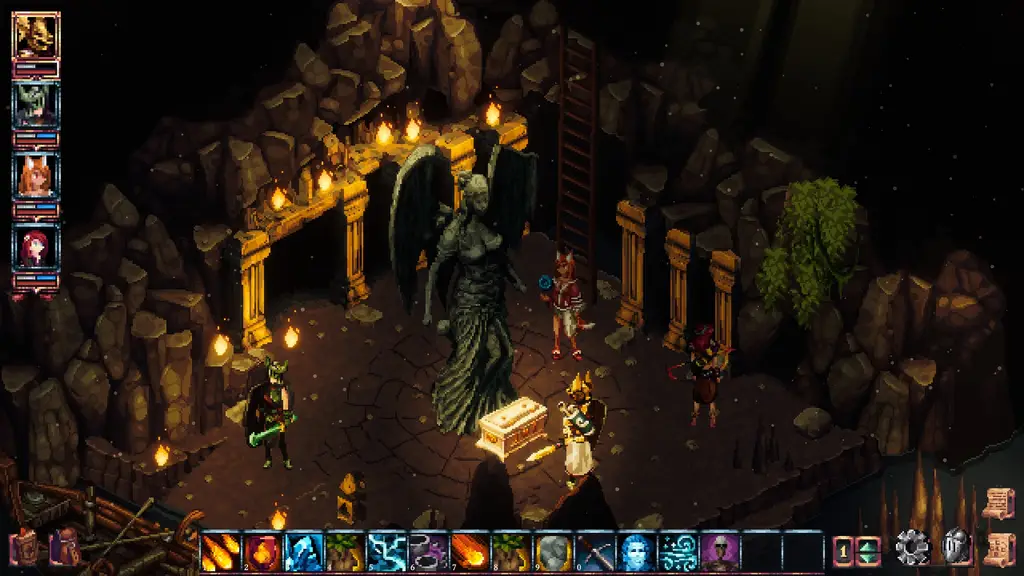1024x576 pixels.
Task: Switch hotbar page with the green arrows
Action: click(867, 551)
